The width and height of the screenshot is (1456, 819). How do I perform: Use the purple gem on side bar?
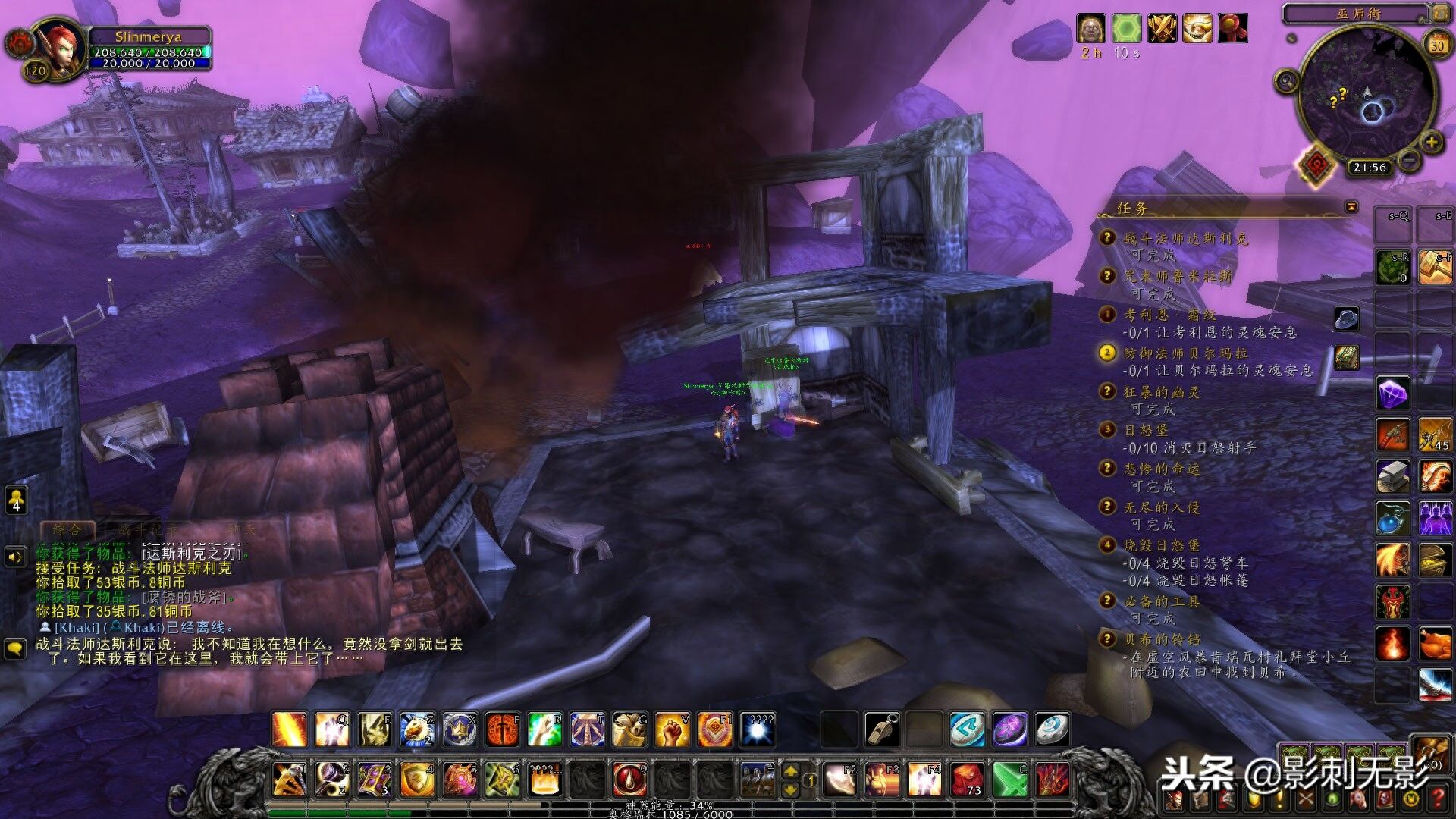1393,394
